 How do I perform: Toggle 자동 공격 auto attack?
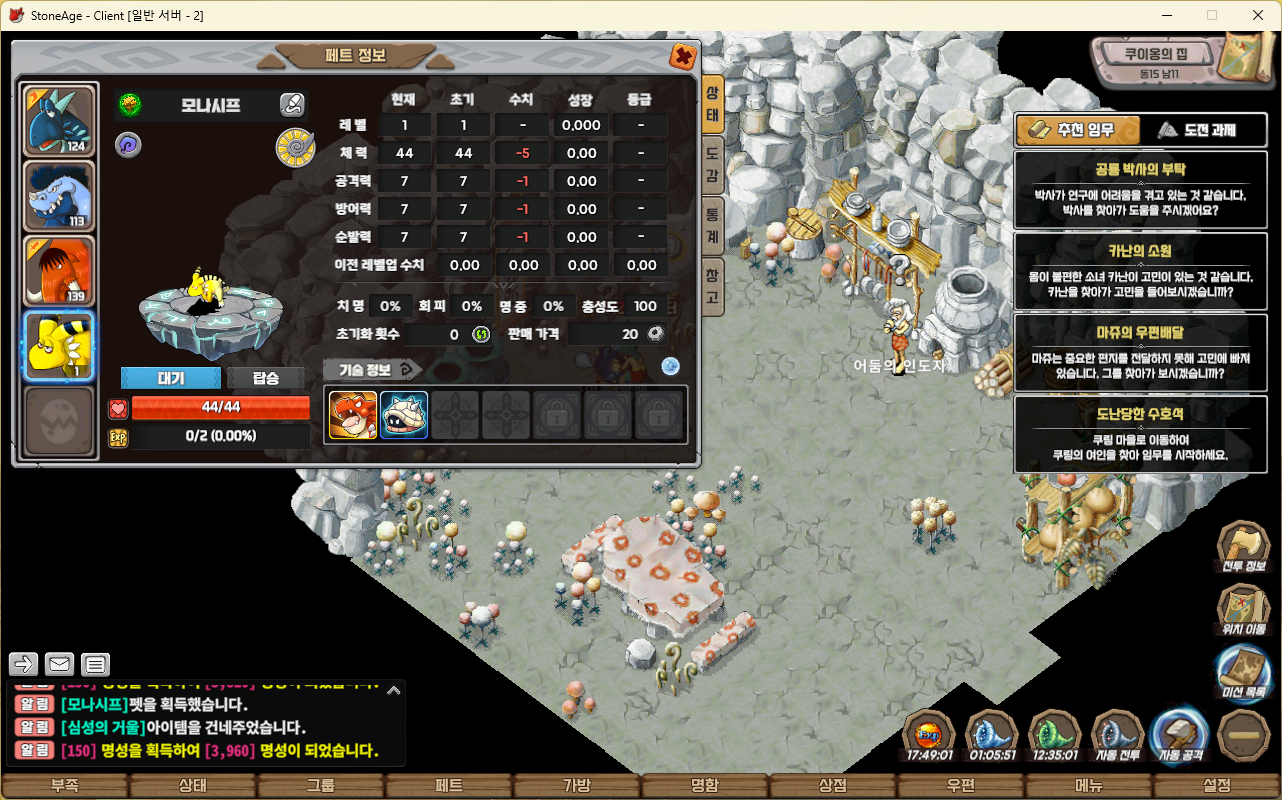pyautogui.click(x=1179, y=738)
